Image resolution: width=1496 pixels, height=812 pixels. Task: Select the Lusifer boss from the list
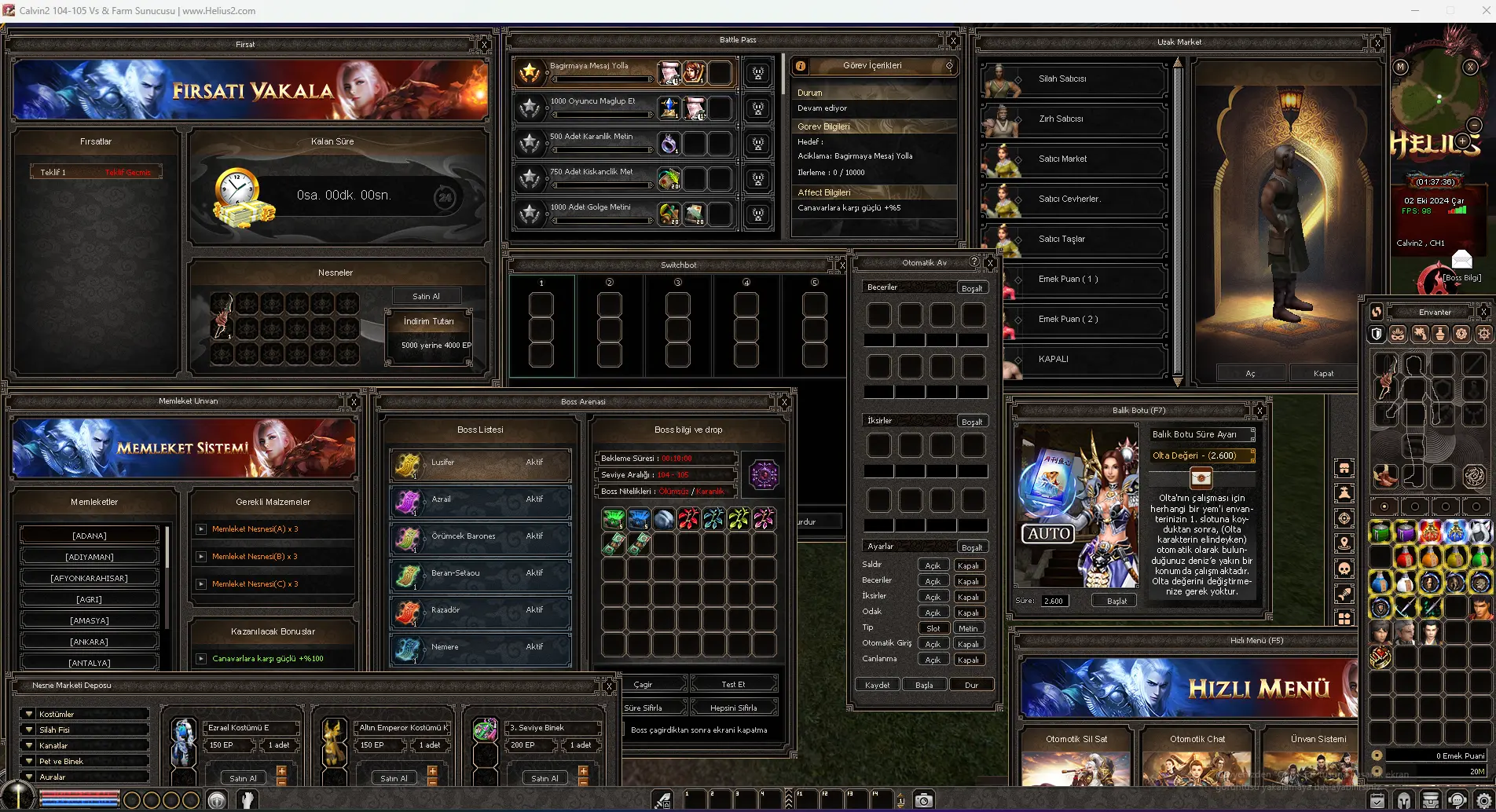tap(480, 463)
